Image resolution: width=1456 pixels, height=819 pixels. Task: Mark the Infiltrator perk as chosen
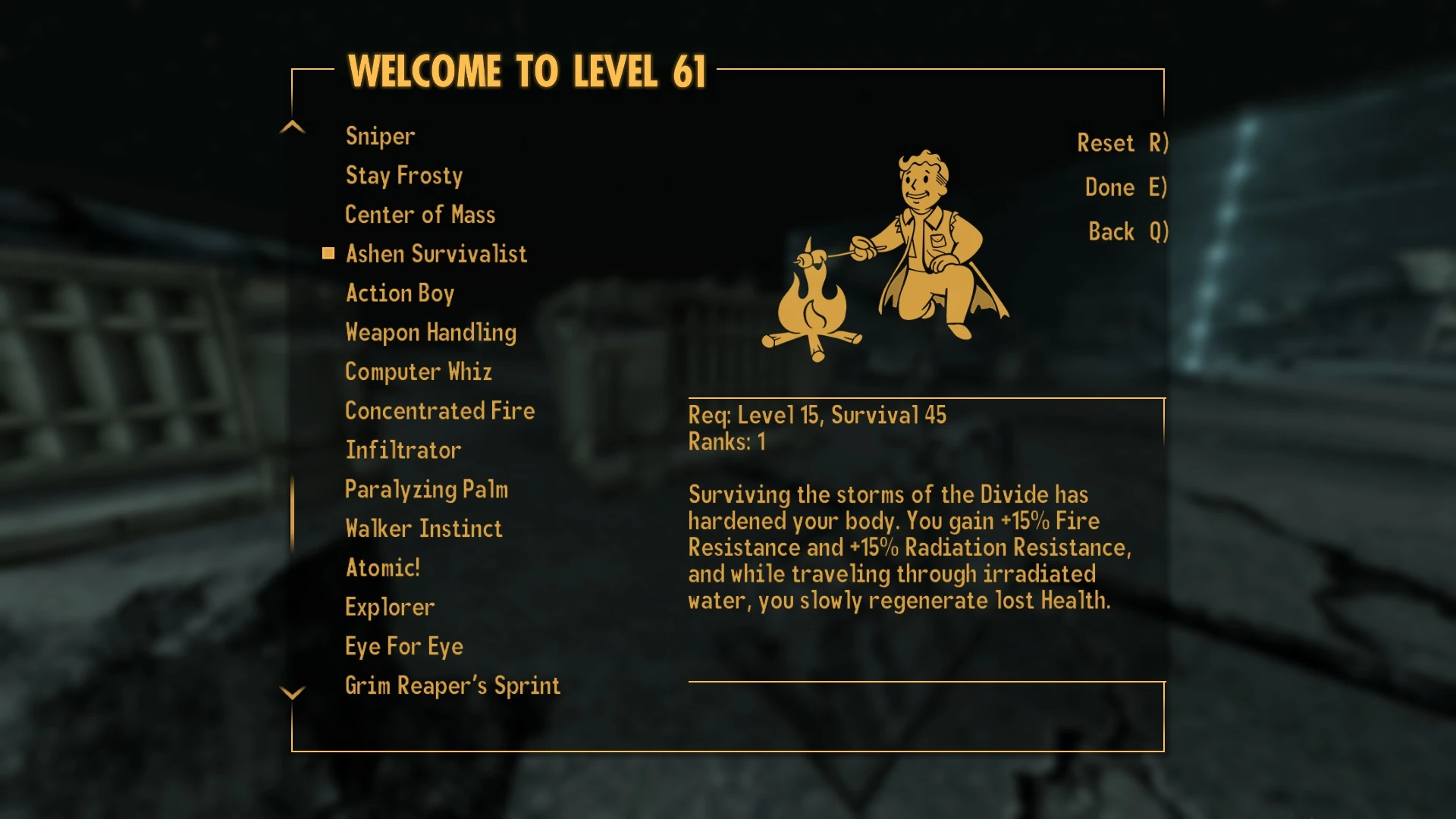coord(402,450)
